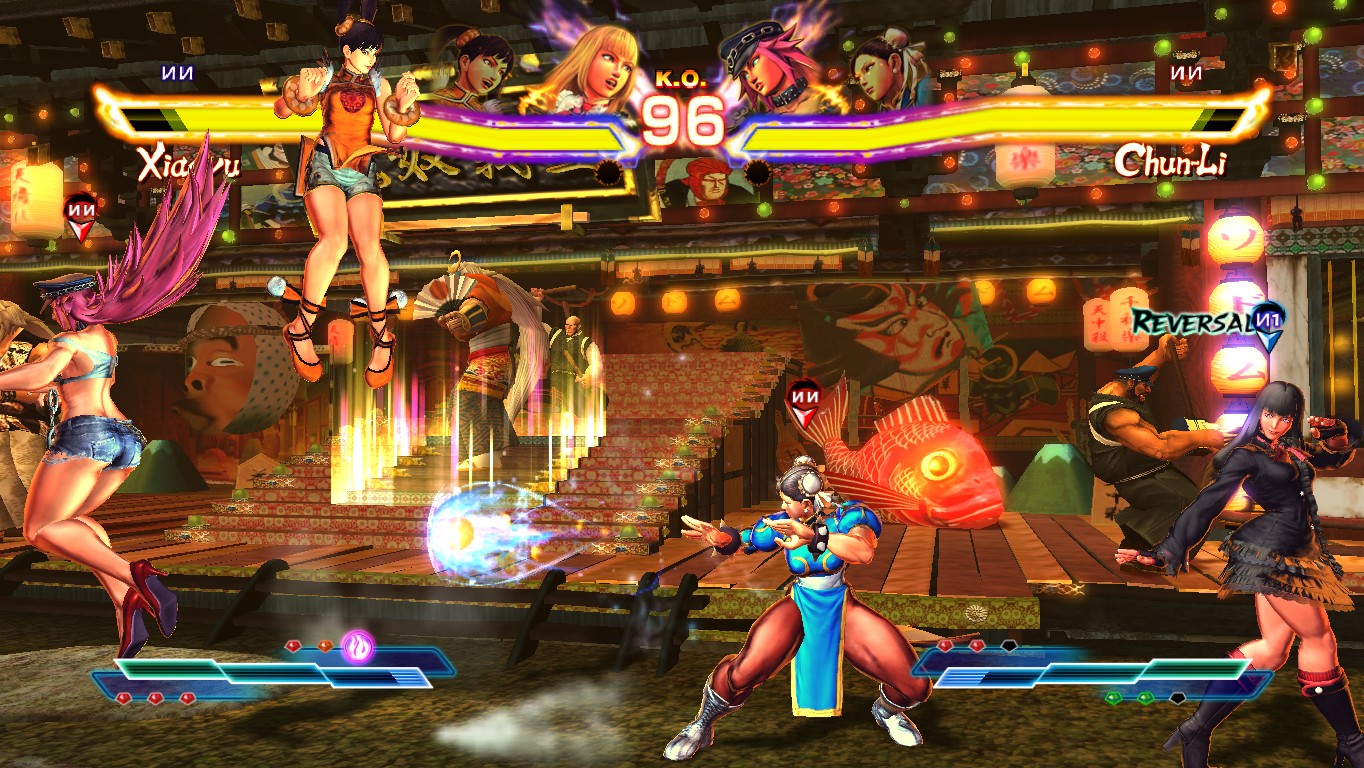This screenshot has height=768, width=1364.
Task: Click the glowing purple gem icon
Action: 357,647
